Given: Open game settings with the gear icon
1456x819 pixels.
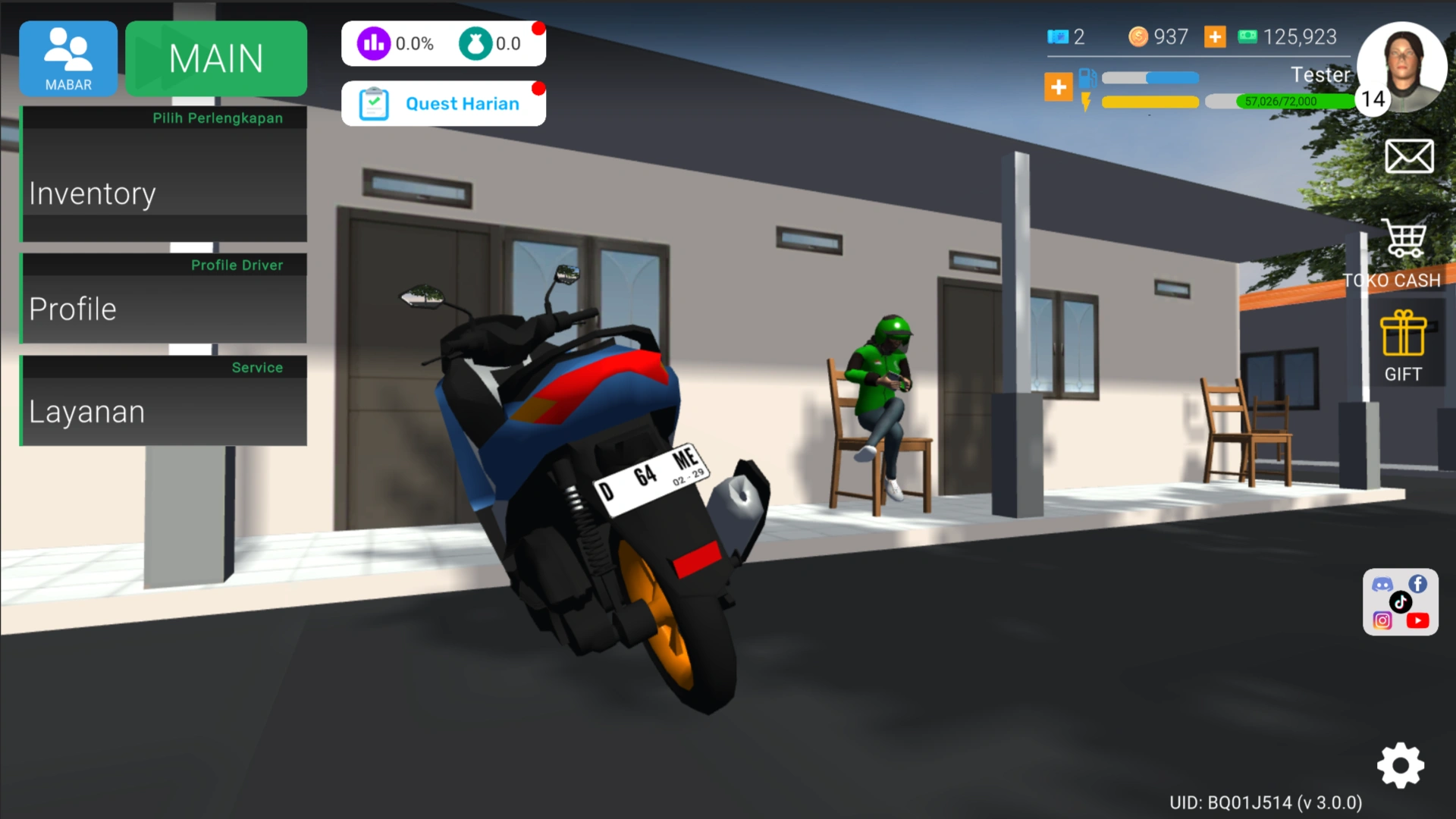Looking at the screenshot, I should tap(1400, 766).
